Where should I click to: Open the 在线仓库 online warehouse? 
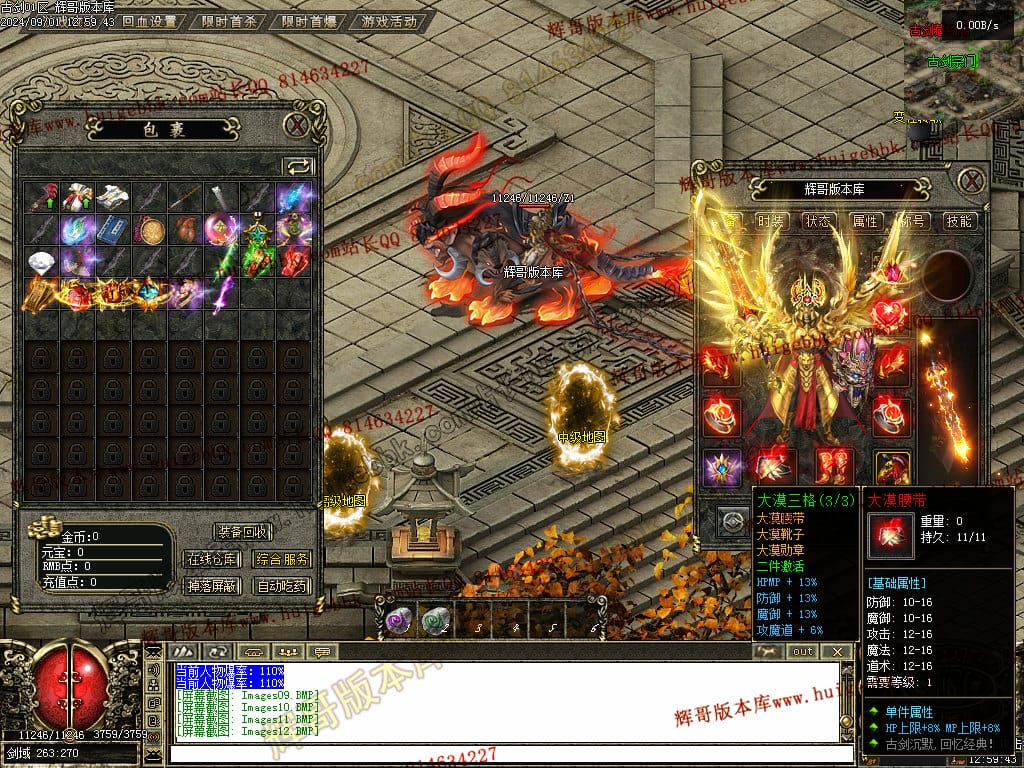click(x=211, y=559)
